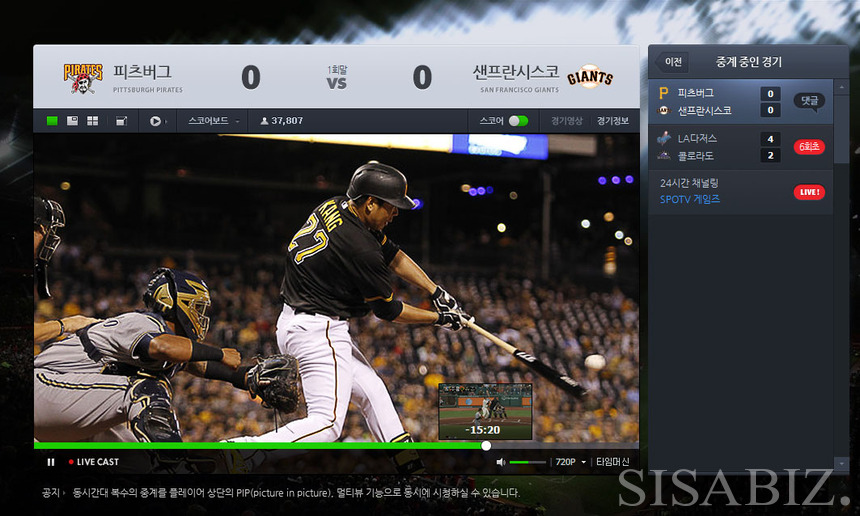Mute using the speaker icon

point(501,462)
